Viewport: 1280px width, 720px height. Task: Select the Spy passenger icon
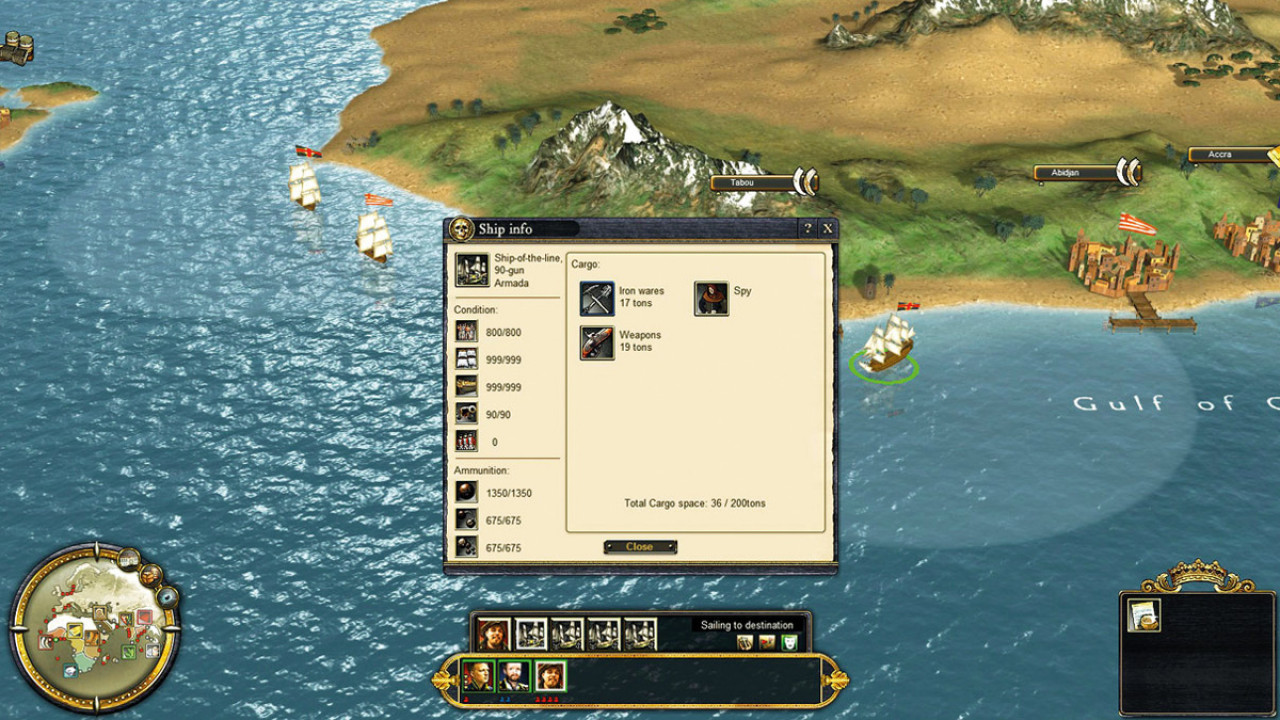(711, 299)
